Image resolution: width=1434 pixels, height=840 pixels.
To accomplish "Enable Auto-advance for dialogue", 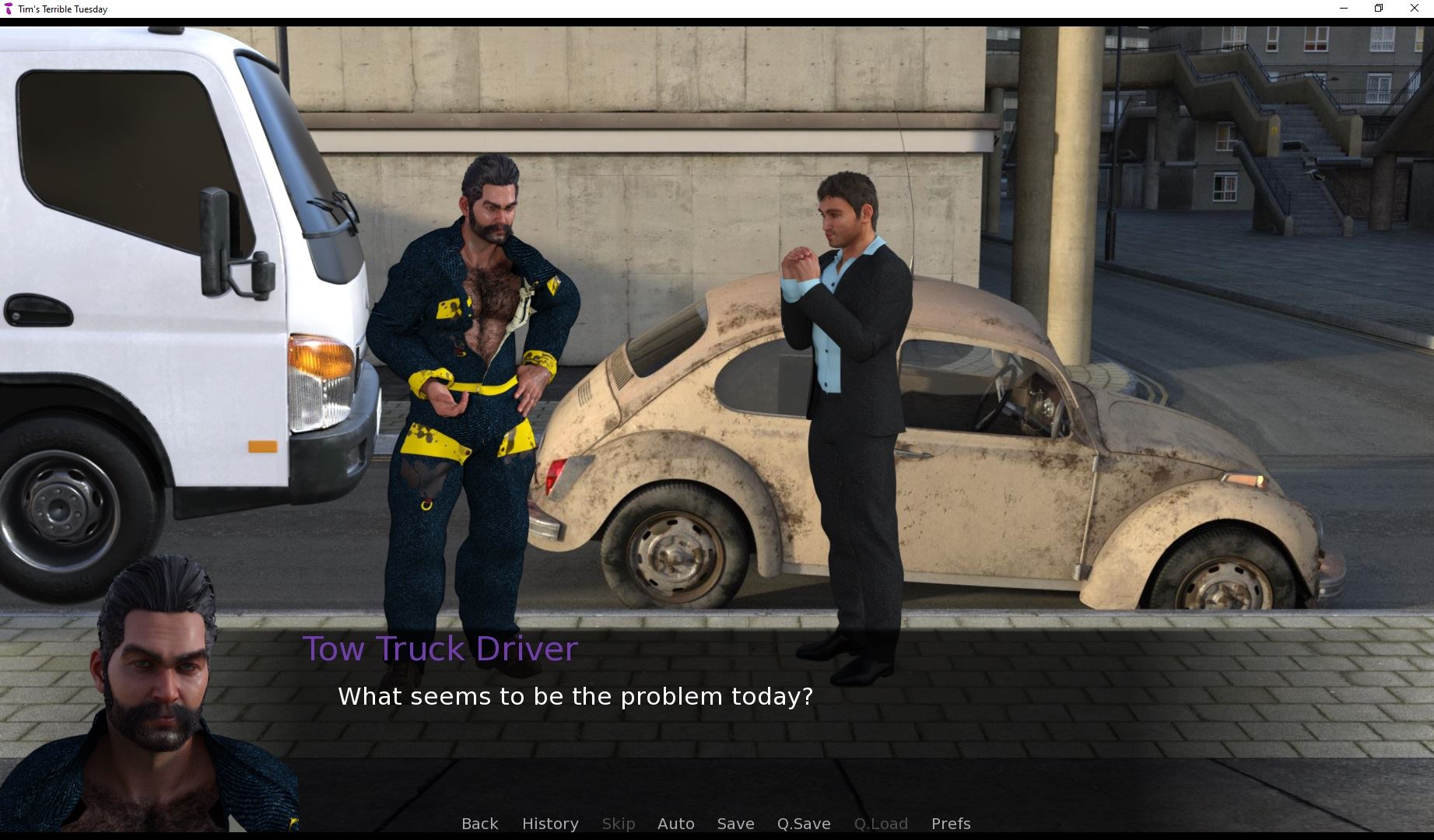I will [x=675, y=824].
